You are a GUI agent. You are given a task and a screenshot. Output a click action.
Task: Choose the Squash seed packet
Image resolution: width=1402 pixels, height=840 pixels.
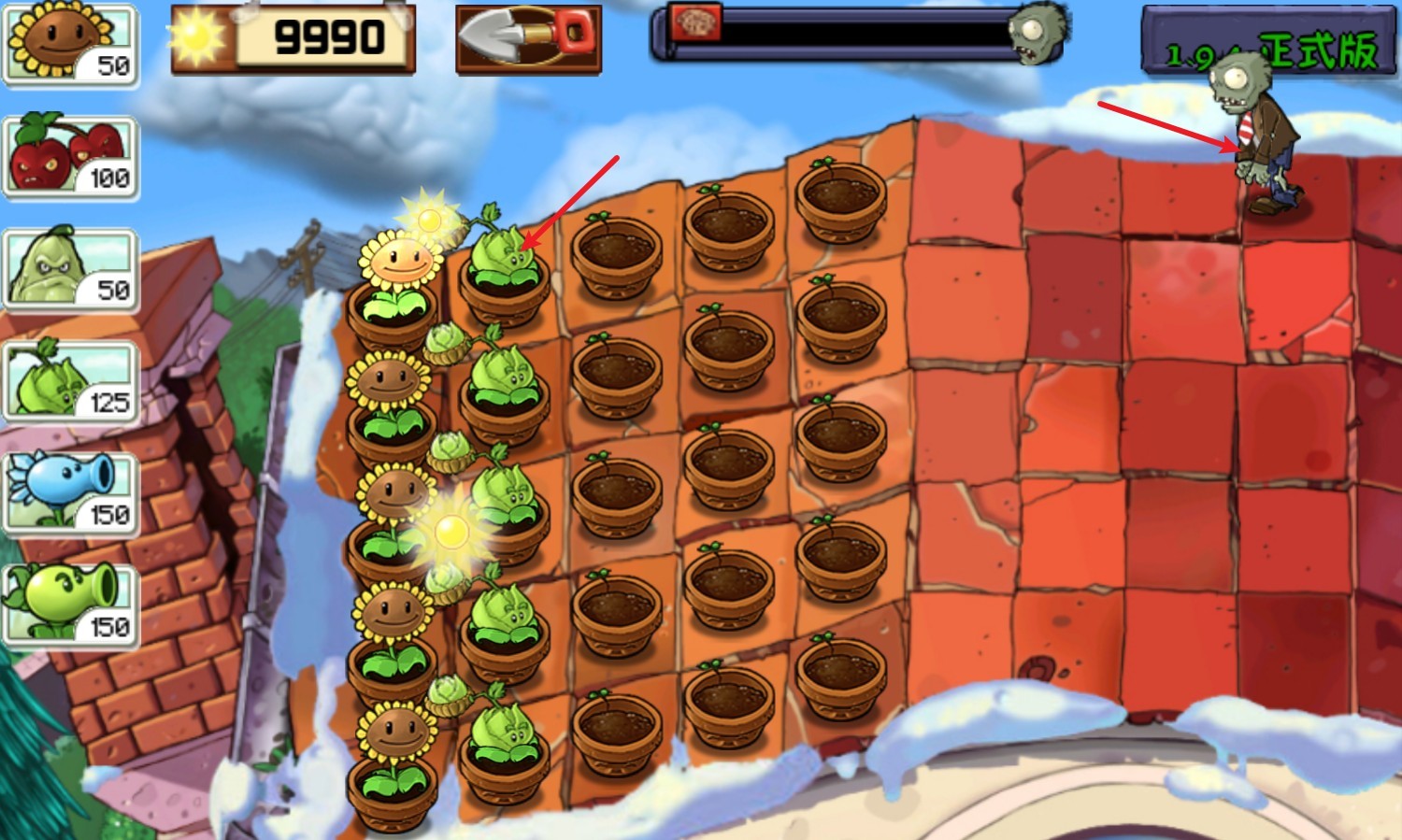coord(70,270)
